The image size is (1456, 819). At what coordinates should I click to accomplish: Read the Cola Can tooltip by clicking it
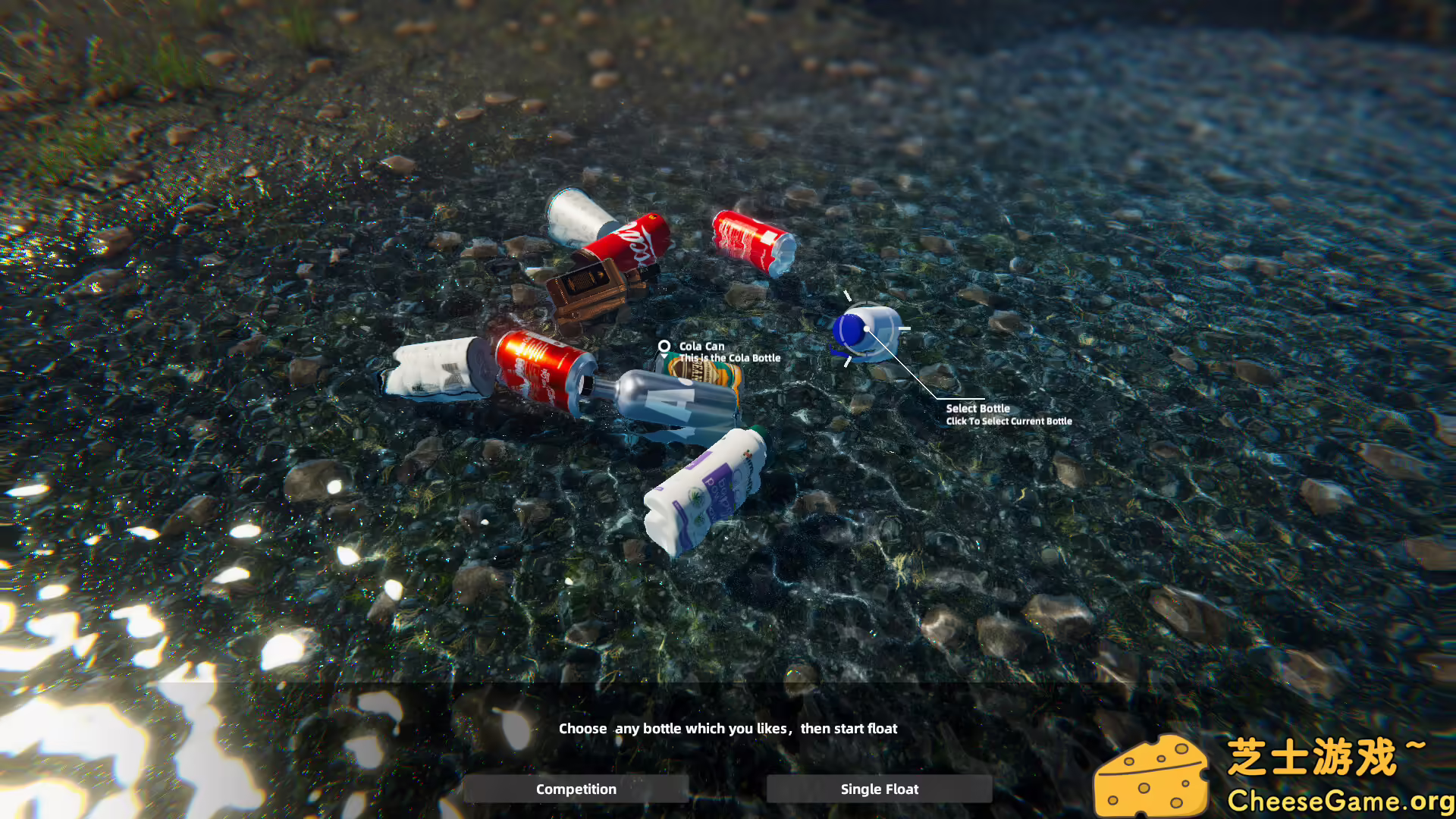pyautogui.click(x=728, y=352)
